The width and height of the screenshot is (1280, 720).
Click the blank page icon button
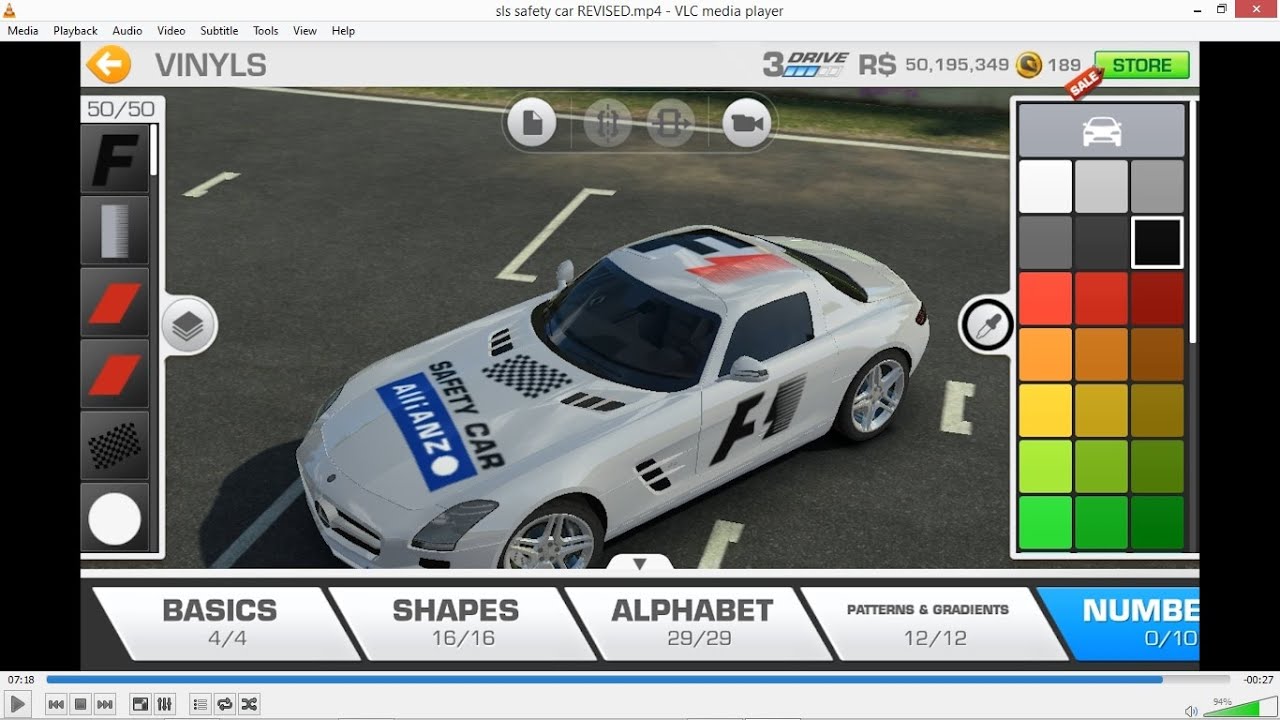[531, 124]
